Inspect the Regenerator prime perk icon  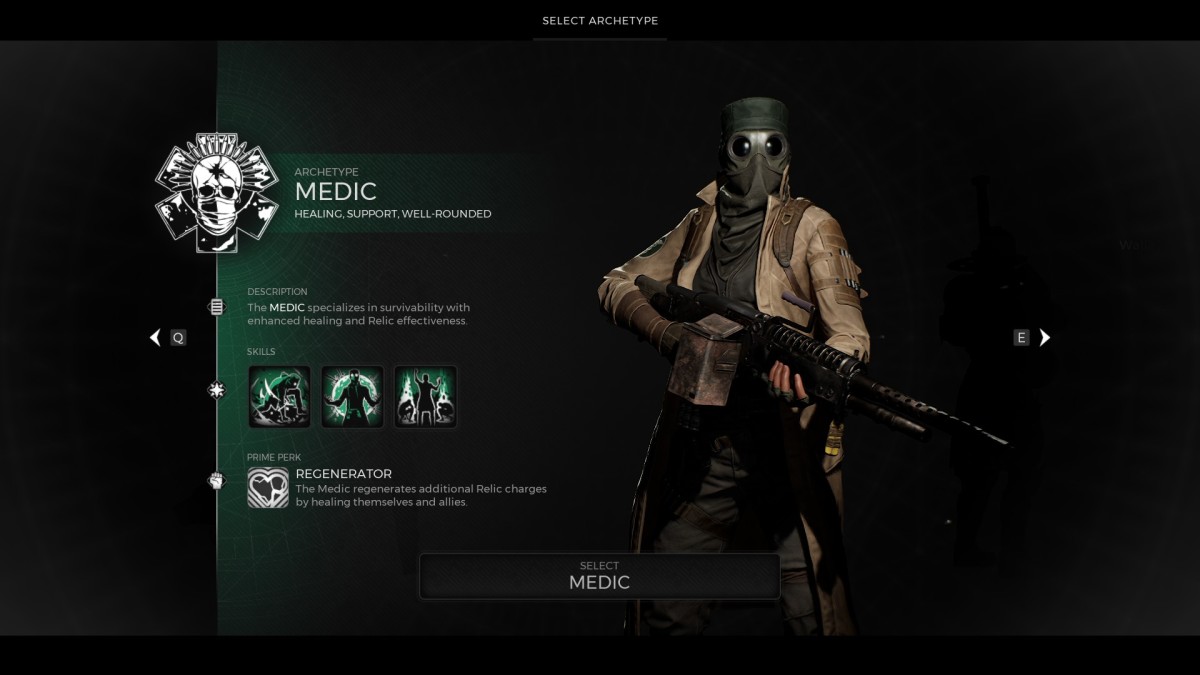(x=268, y=488)
